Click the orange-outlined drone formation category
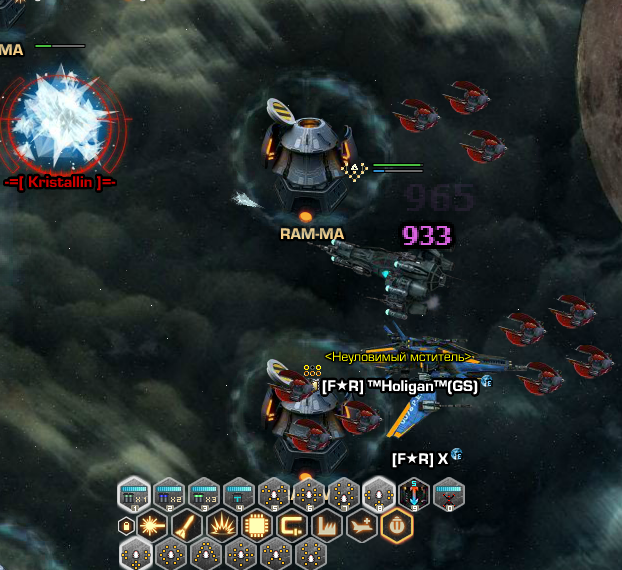 396,525
